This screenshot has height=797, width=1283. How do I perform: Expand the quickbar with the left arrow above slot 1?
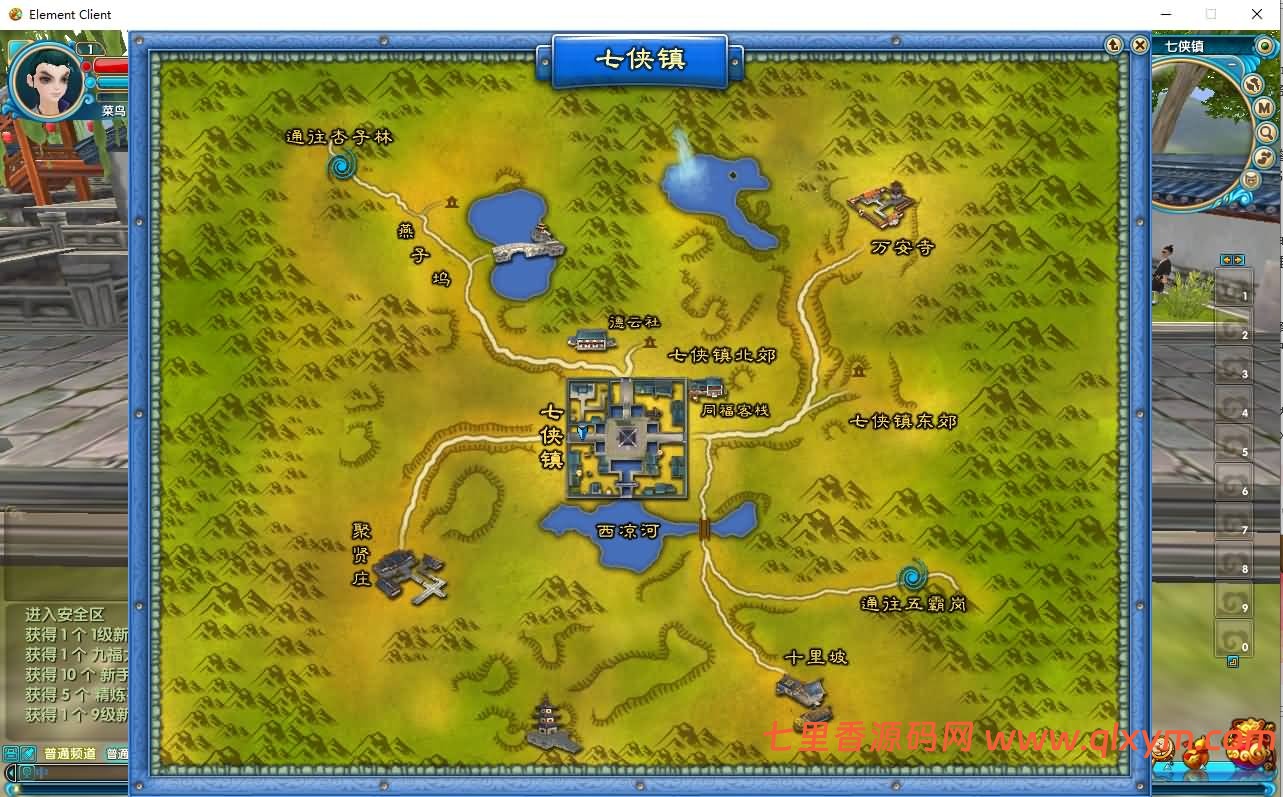pyautogui.click(x=1227, y=260)
